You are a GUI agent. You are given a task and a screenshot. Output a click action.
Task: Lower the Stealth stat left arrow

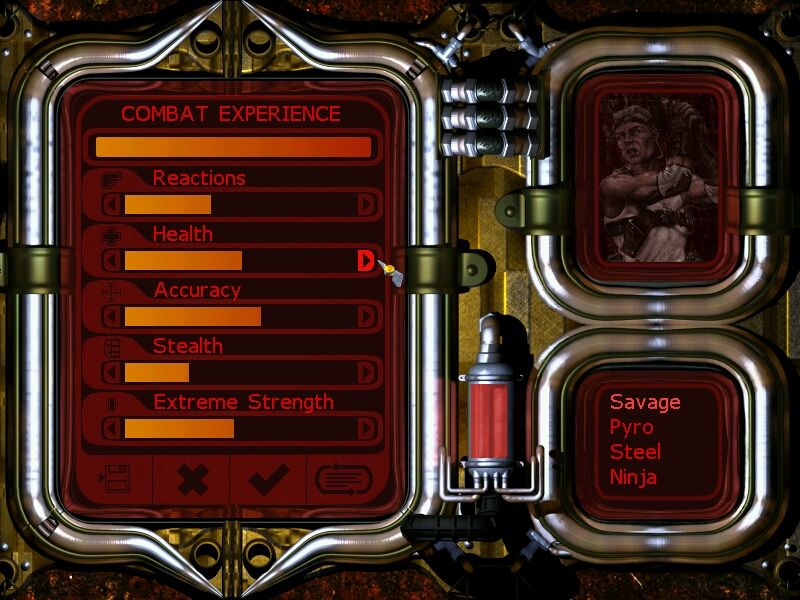112,373
